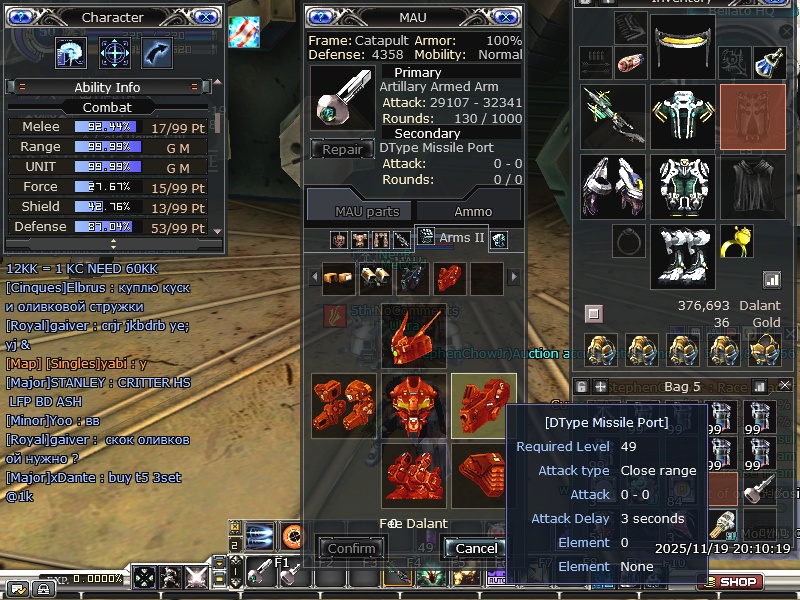Screen dimensions: 800x600
Task: Click the curved arrow icon in Character window
Action: tap(157, 52)
